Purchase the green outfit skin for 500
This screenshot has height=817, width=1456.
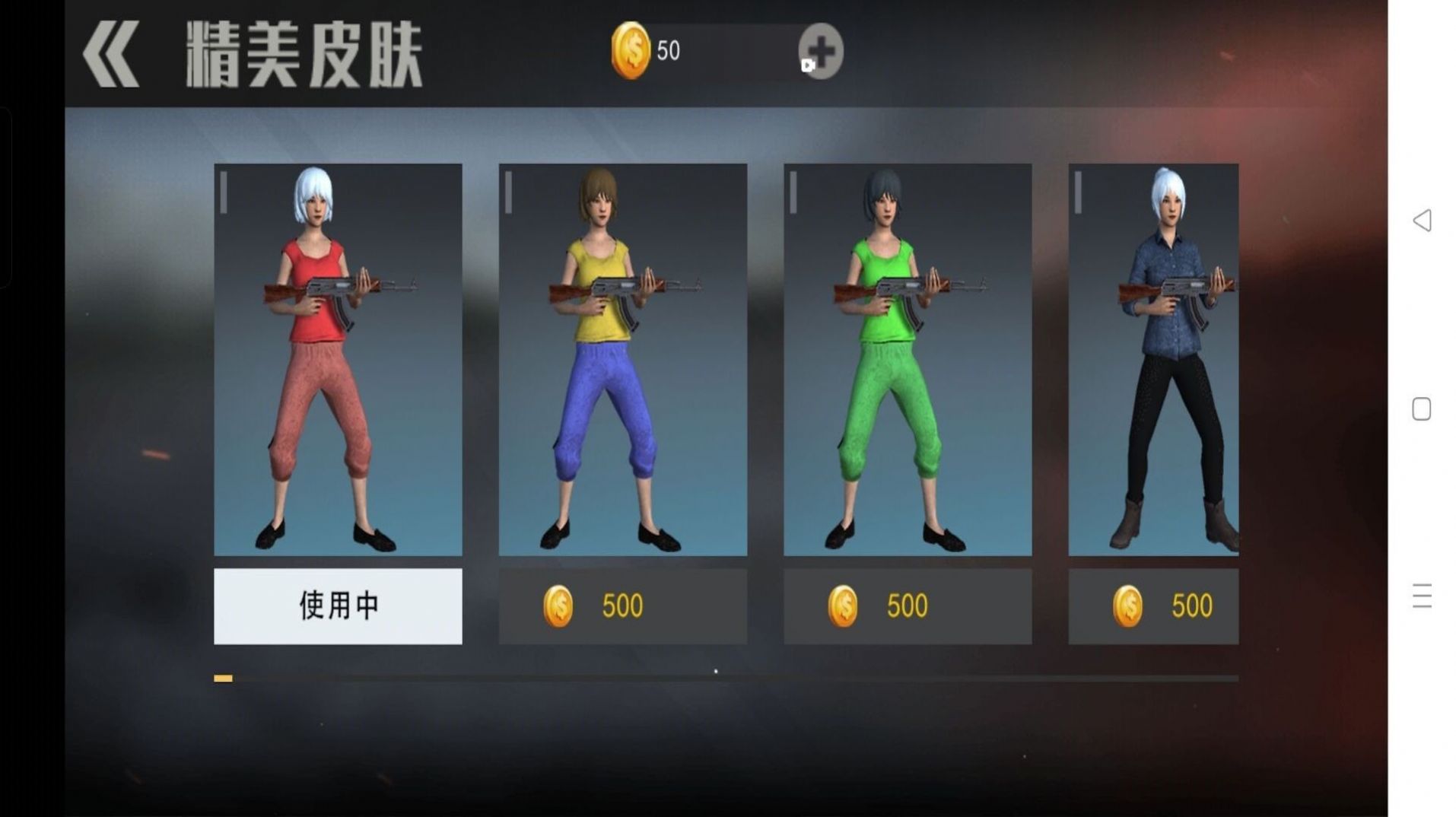pos(907,604)
